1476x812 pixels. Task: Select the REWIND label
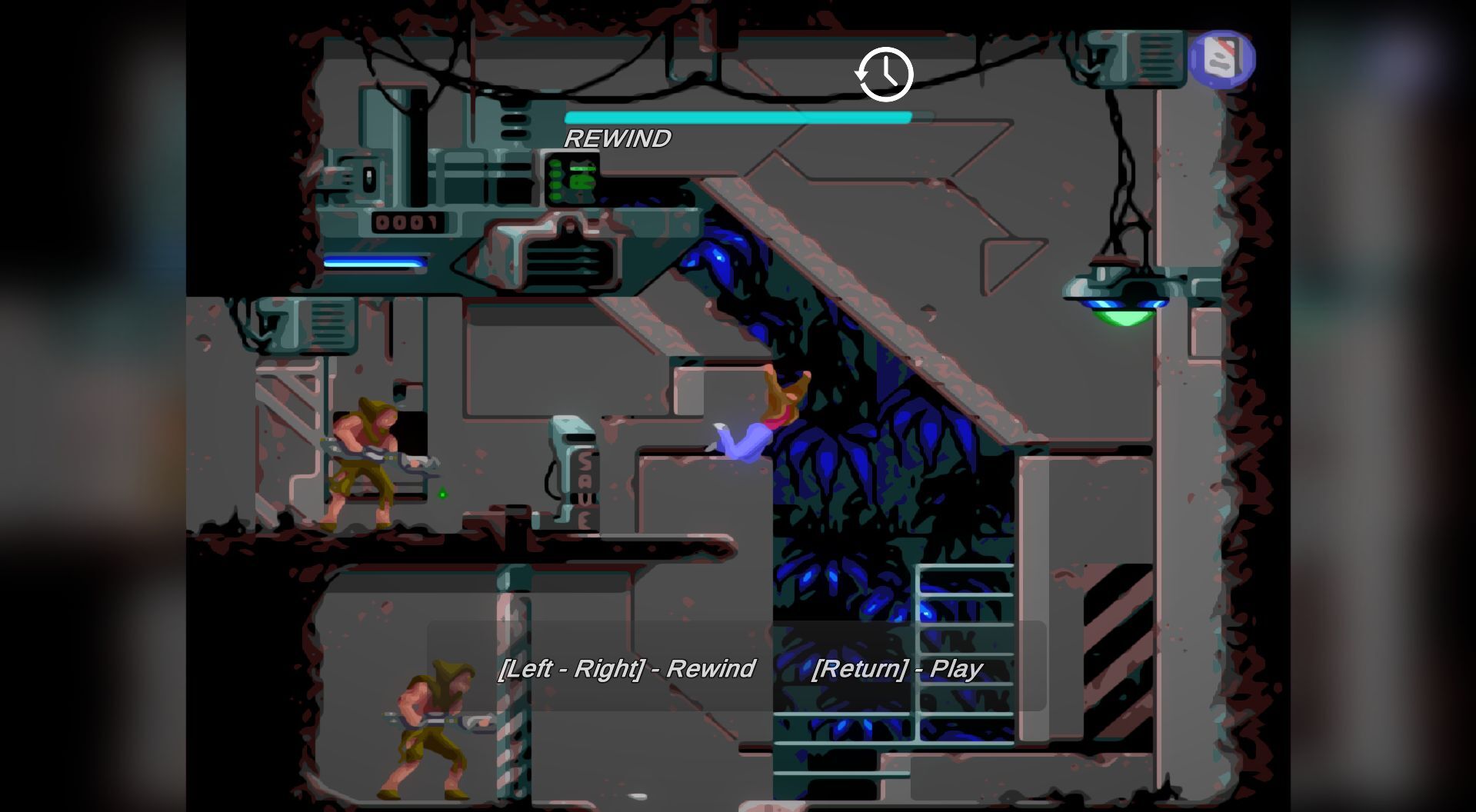coord(618,139)
